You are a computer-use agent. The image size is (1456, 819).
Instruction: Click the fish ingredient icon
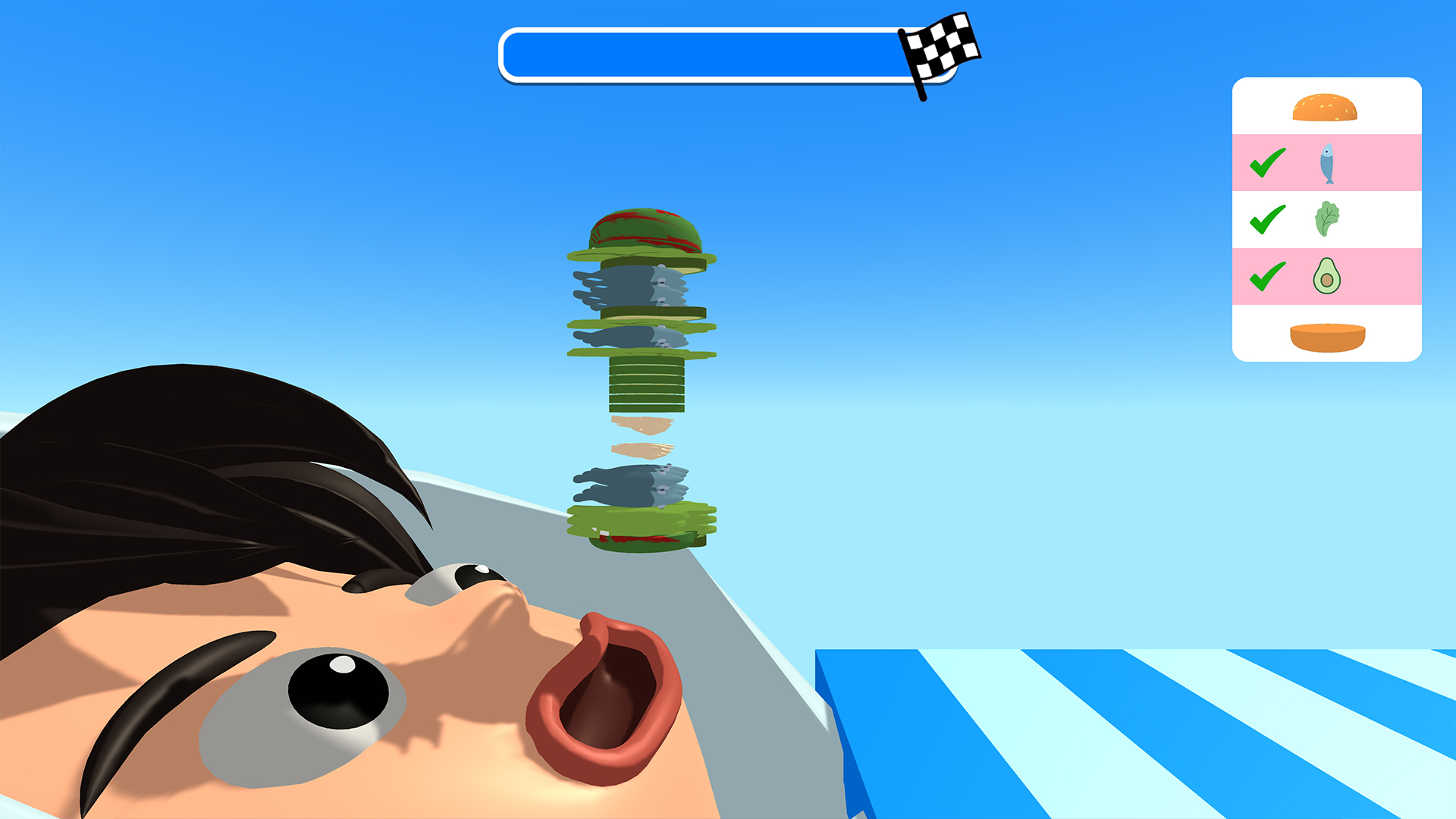[1326, 163]
